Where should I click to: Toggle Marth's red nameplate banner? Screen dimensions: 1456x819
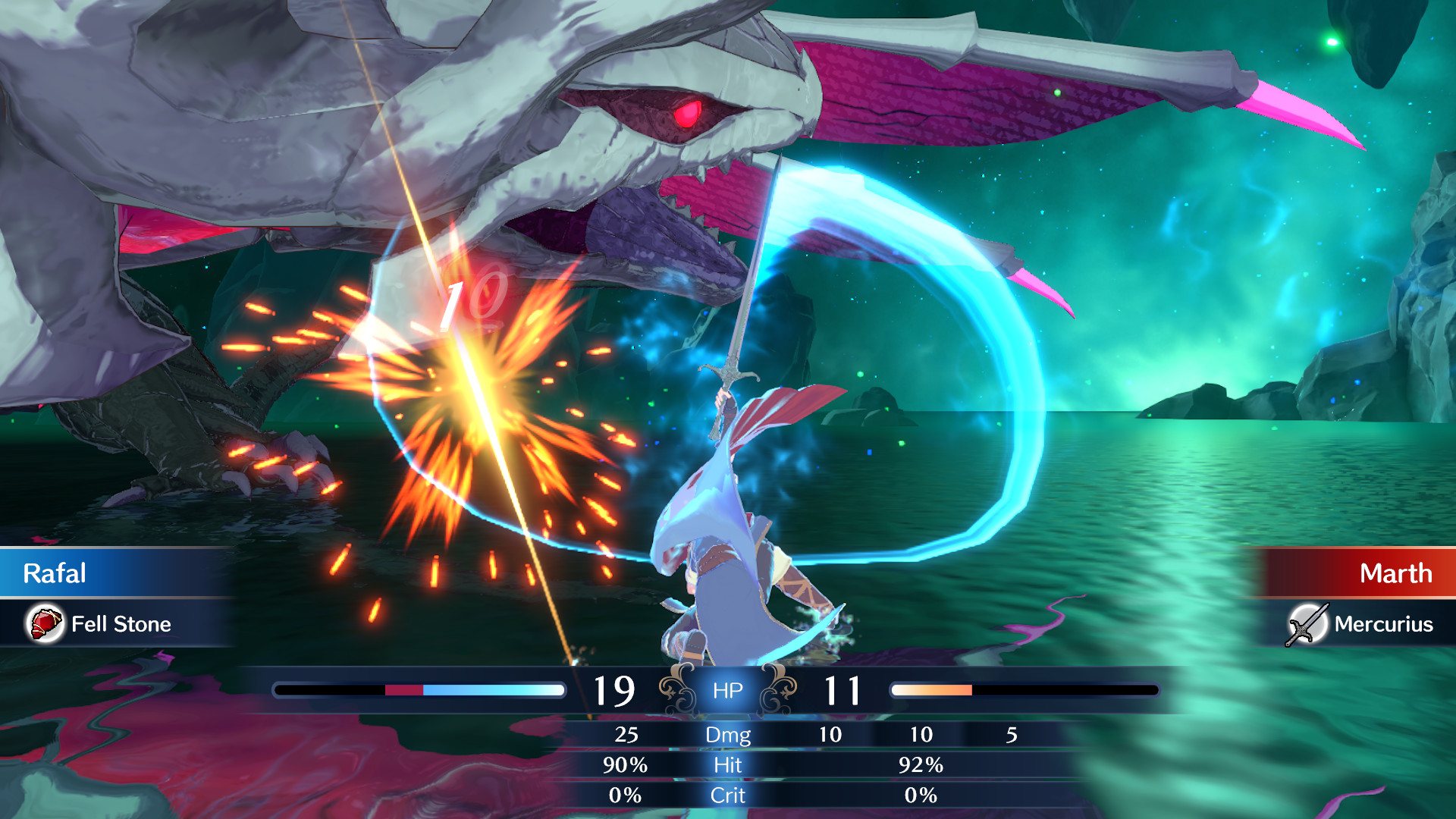(x=1357, y=573)
